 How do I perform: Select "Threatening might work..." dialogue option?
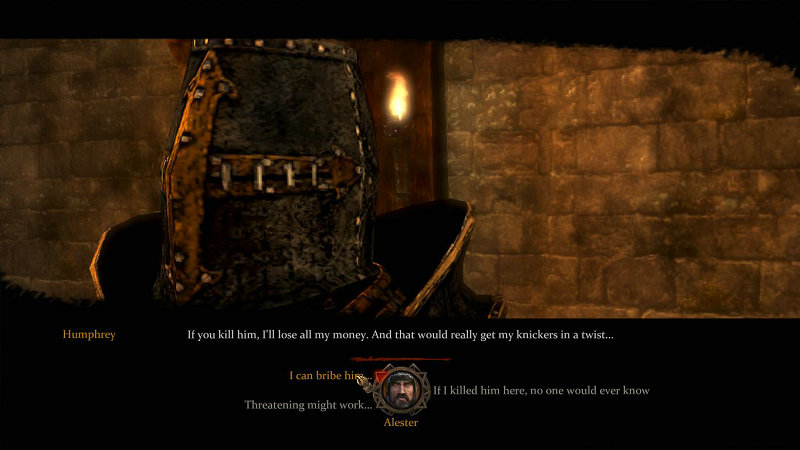point(307,405)
